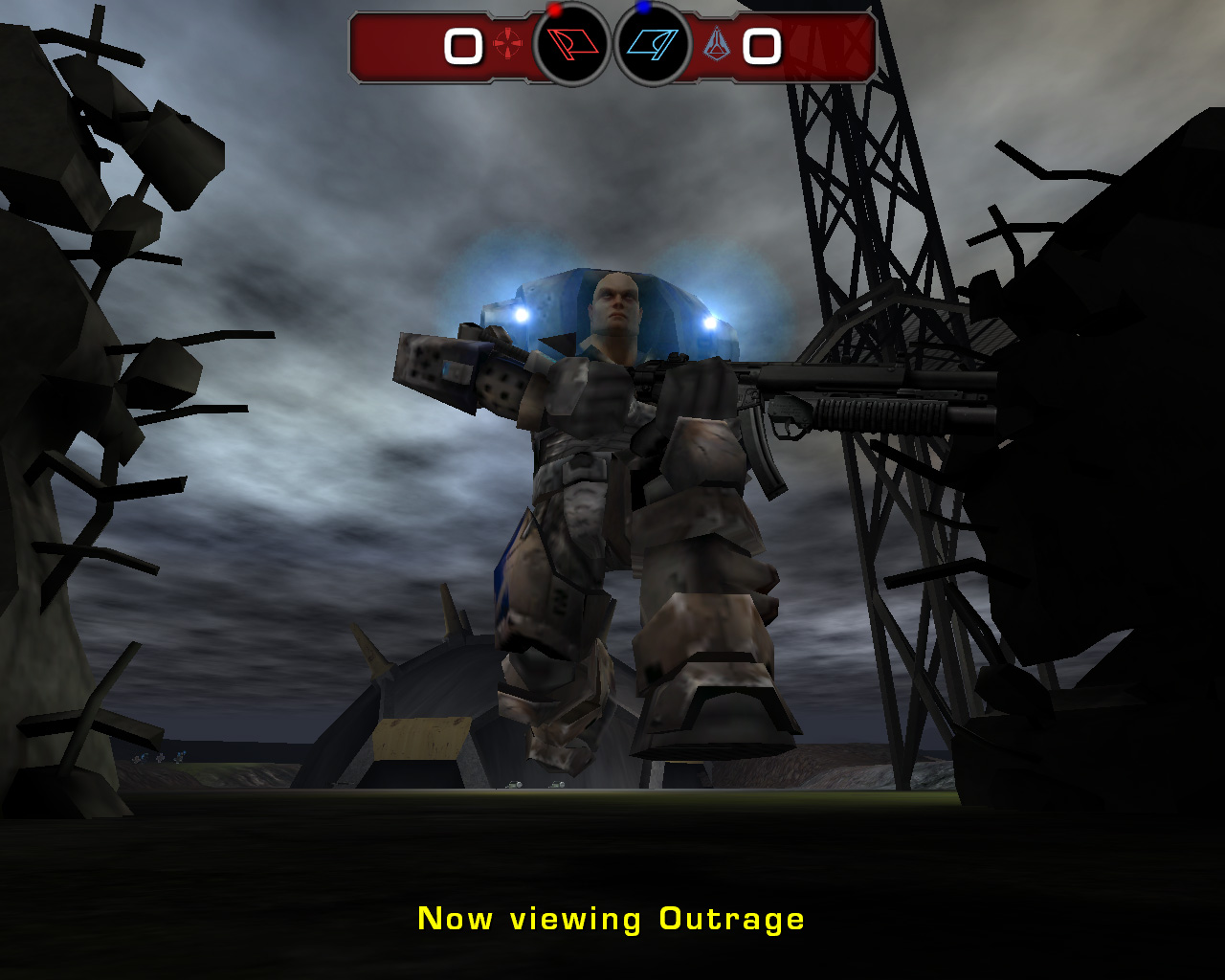Image resolution: width=1225 pixels, height=980 pixels.
Task: Click the red team flag icon
Action: pos(572,44)
